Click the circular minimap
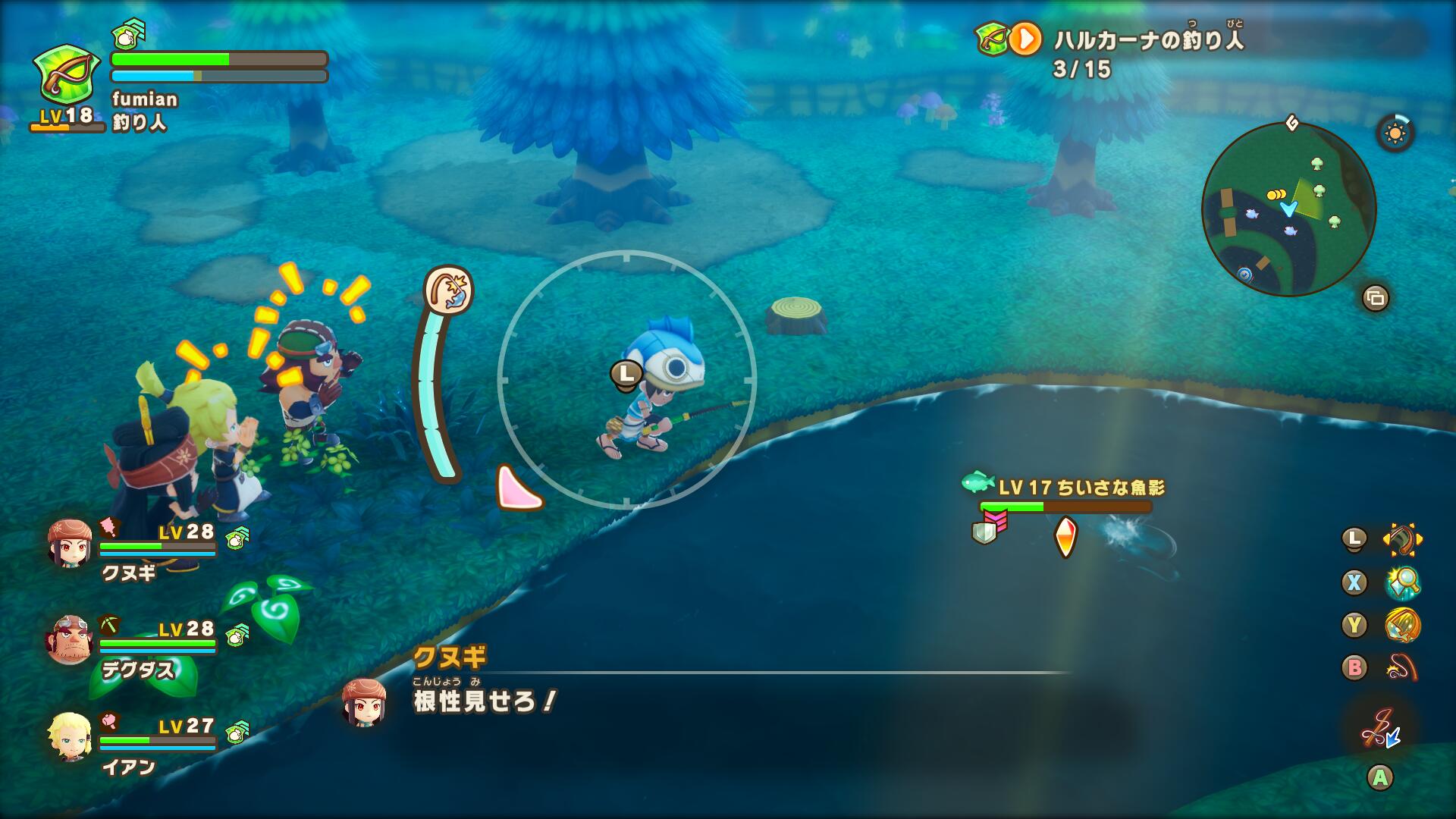Viewport: 1456px width, 819px height. pos(1288,209)
